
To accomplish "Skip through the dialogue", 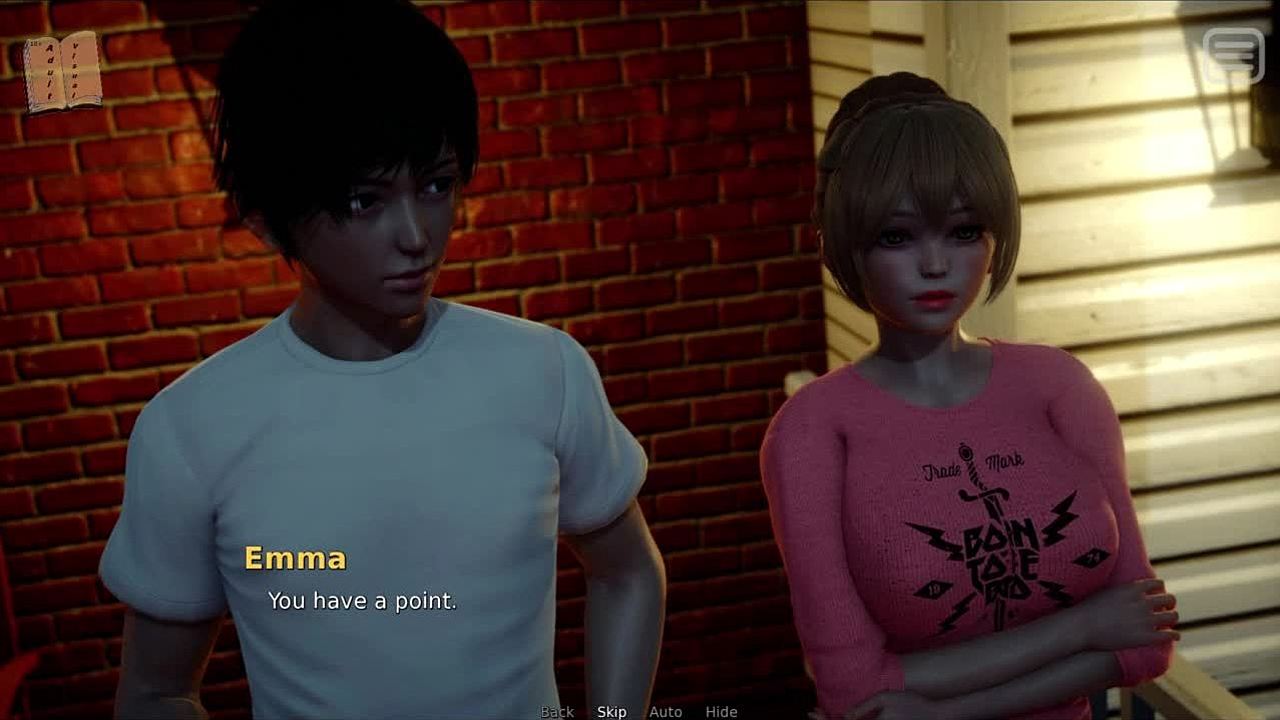I will [612, 712].
